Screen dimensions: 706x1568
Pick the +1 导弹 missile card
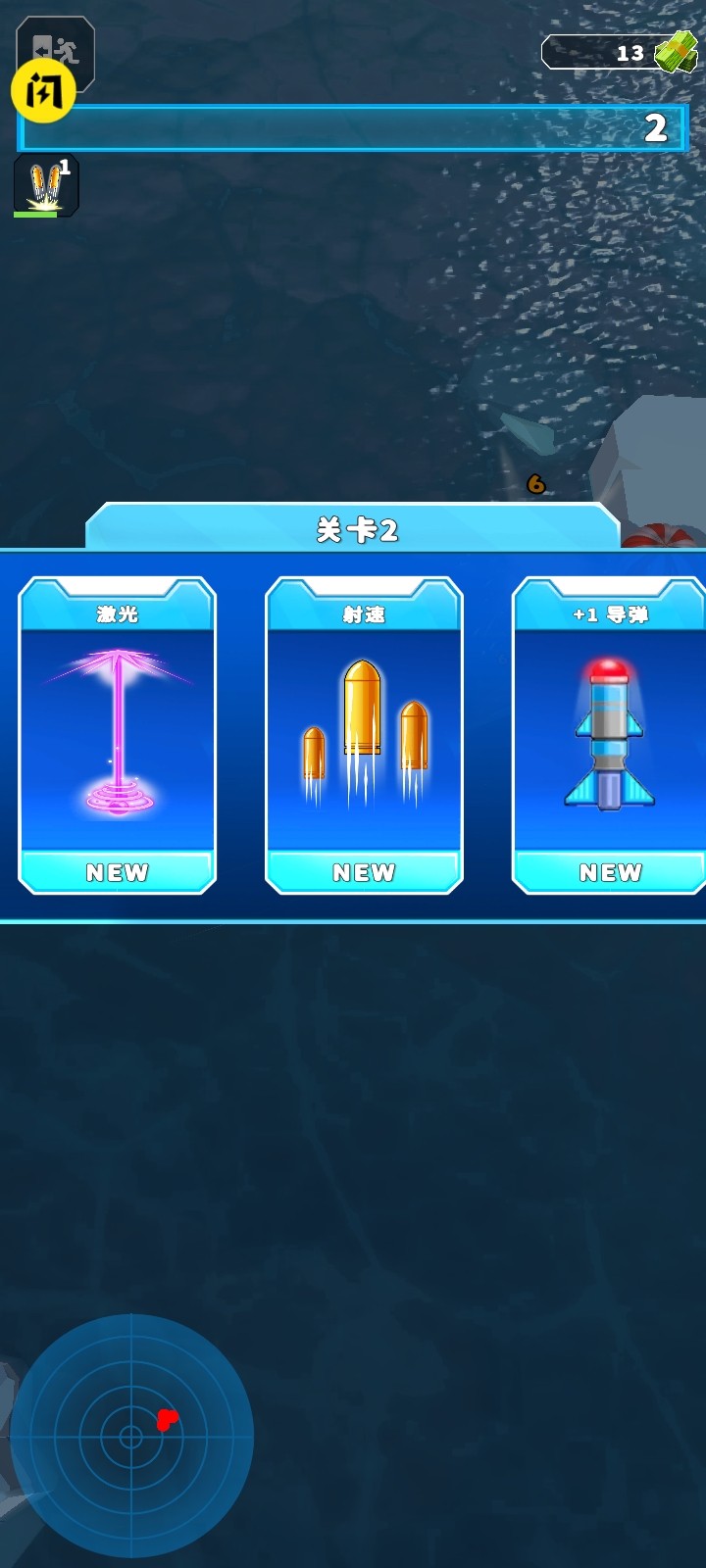(x=609, y=735)
